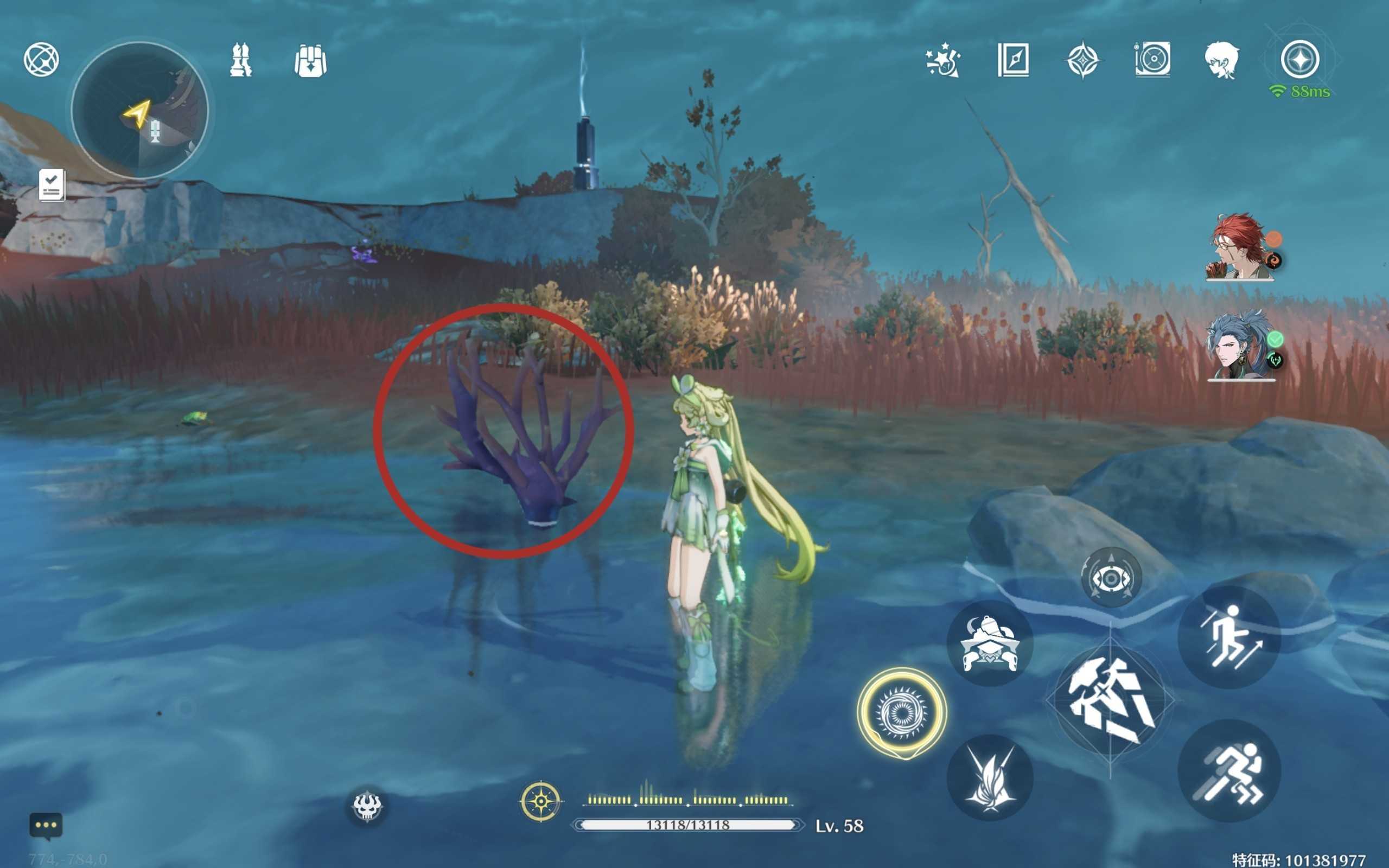
Task: Open the globe terminal menu icon
Action: point(41,60)
